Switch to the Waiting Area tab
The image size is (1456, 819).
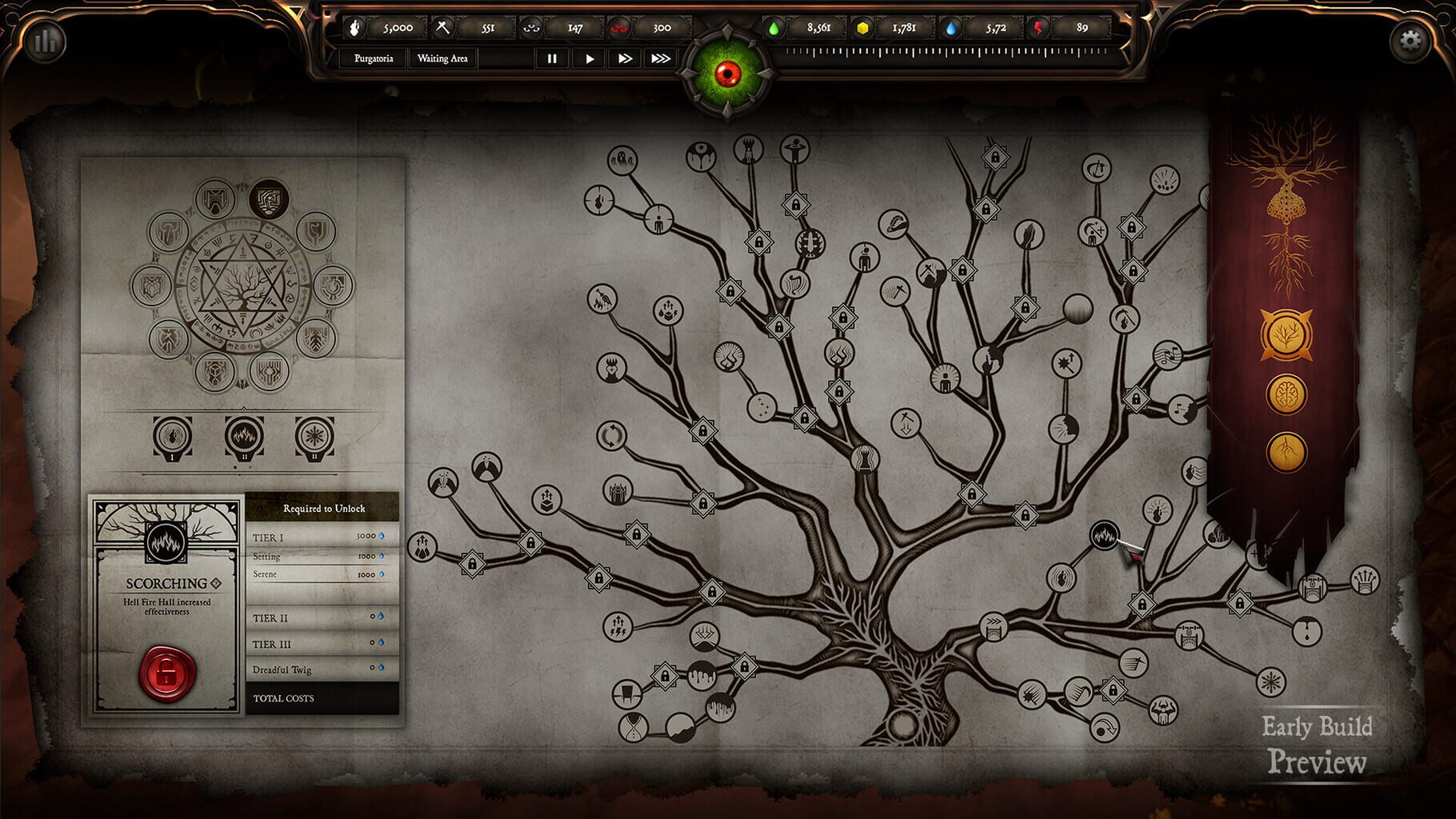coord(442,58)
